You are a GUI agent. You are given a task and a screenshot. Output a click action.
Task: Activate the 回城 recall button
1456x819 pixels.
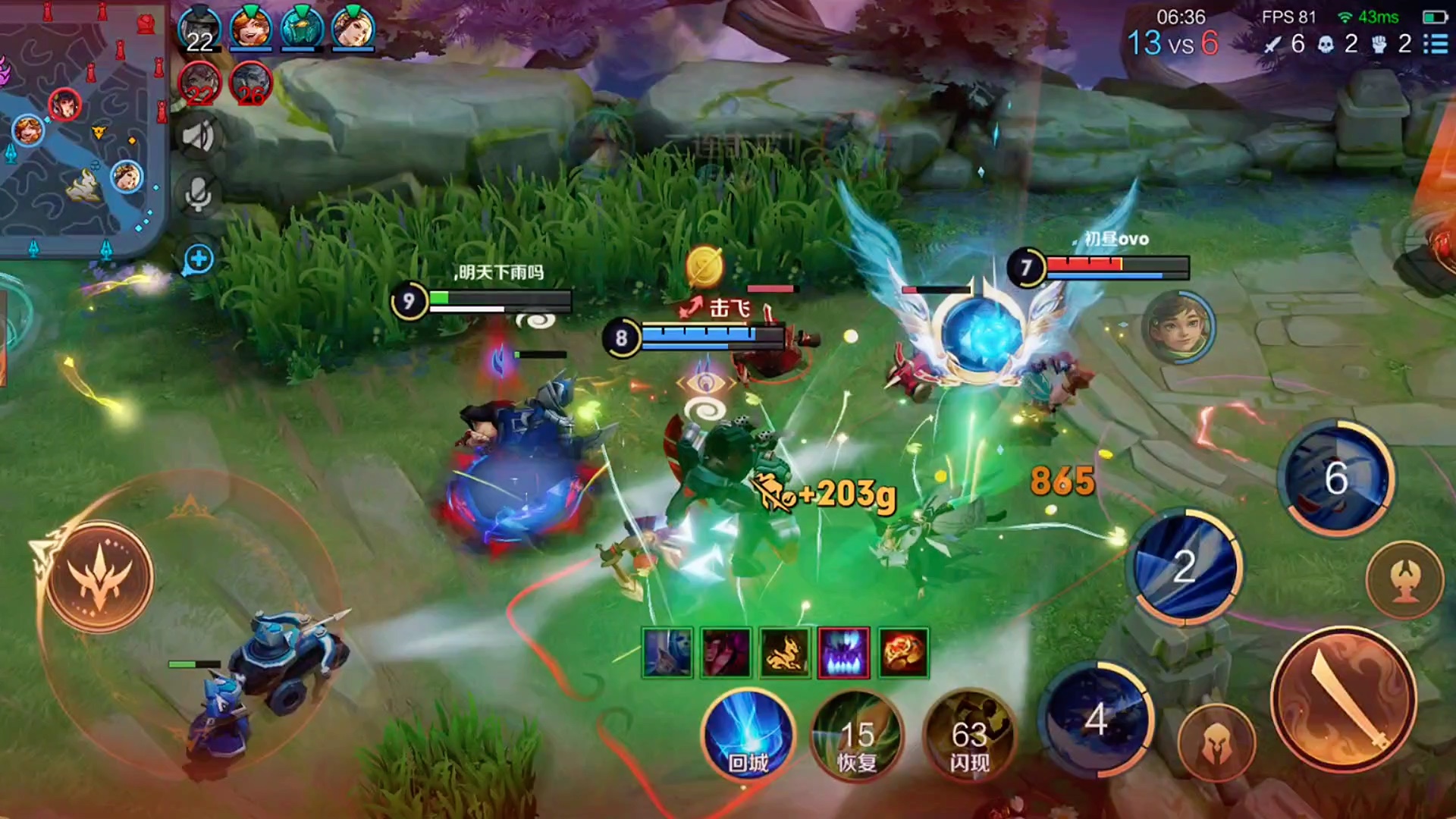click(748, 734)
